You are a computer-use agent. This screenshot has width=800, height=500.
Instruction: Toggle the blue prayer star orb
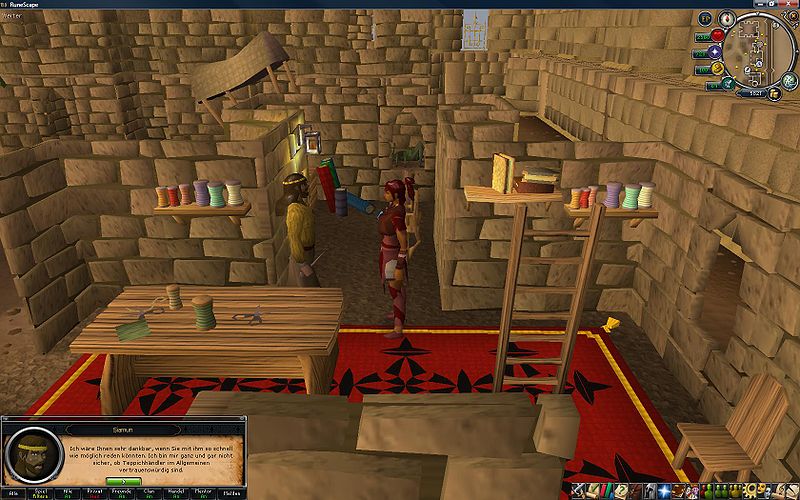pos(715,52)
